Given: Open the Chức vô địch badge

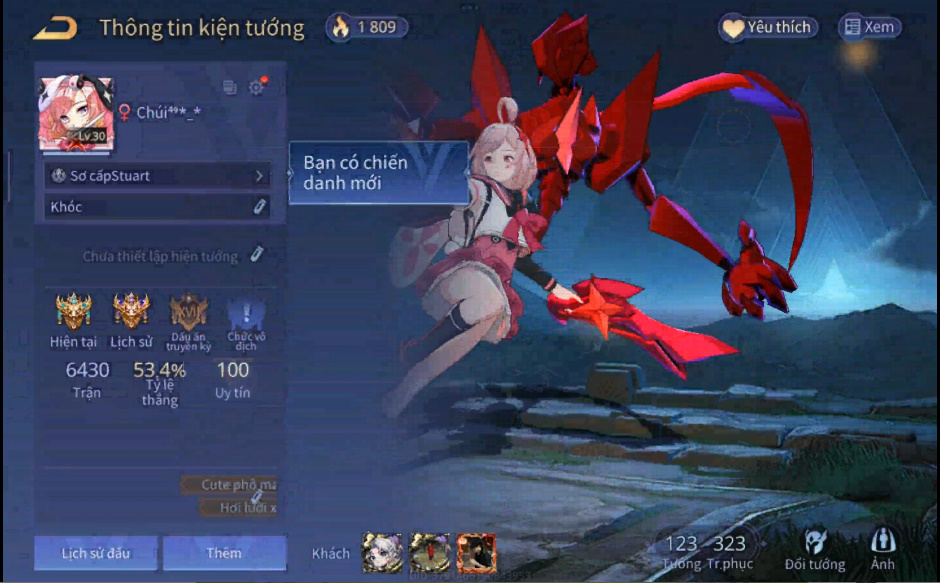Looking at the screenshot, I should (x=246, y=312).
